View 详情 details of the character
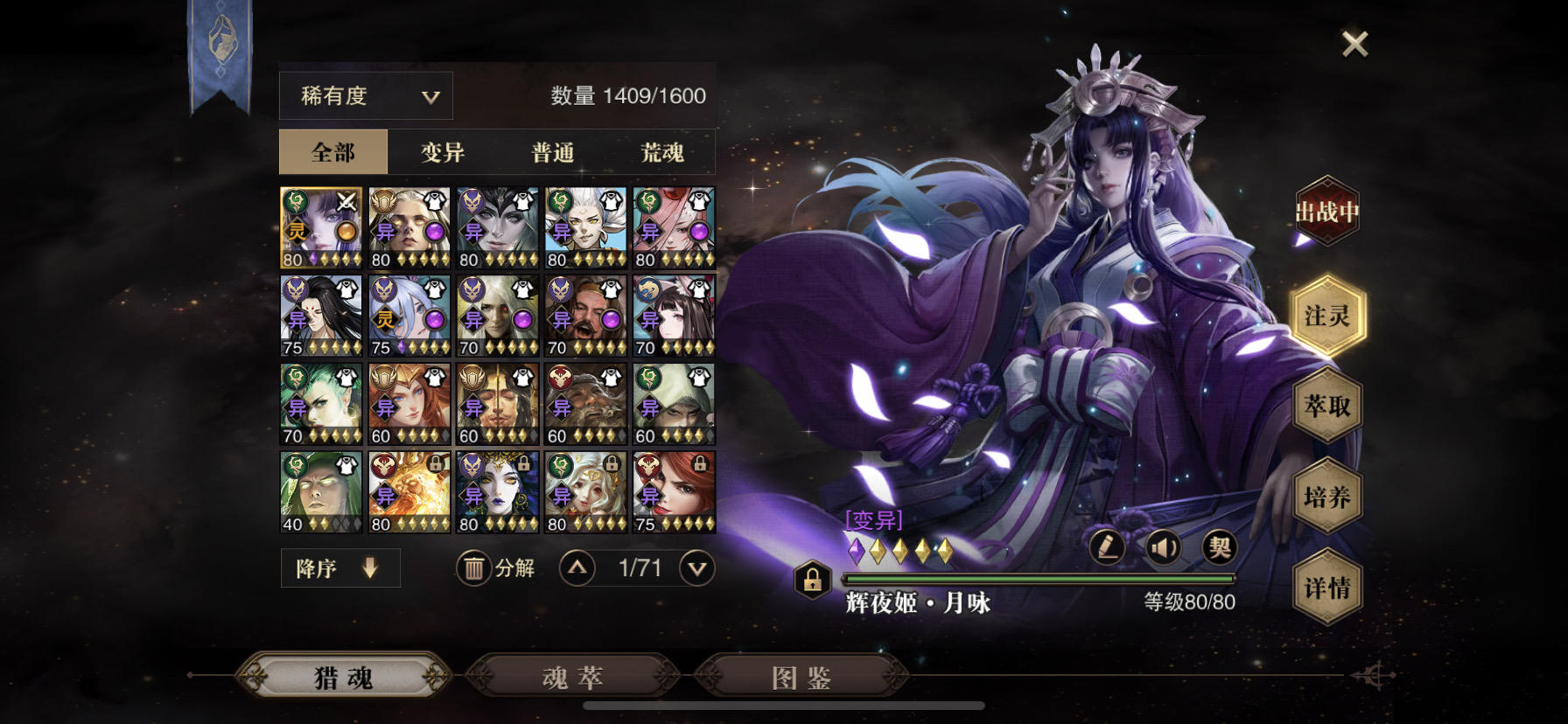The height and width of the screenshot is (724, 1568). click(x=1327, y=589)
